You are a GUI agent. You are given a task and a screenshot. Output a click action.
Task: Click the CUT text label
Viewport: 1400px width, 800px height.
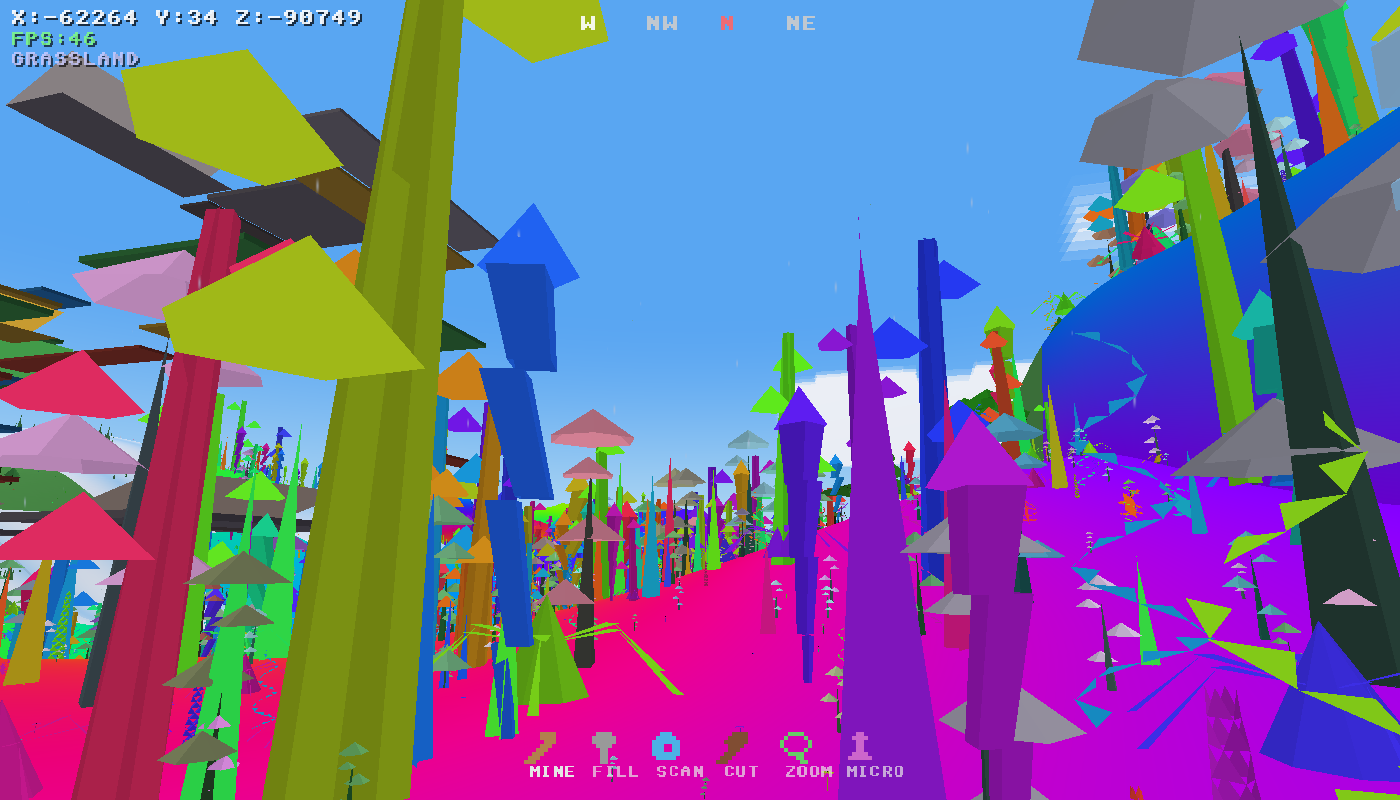tap(739, 772)
